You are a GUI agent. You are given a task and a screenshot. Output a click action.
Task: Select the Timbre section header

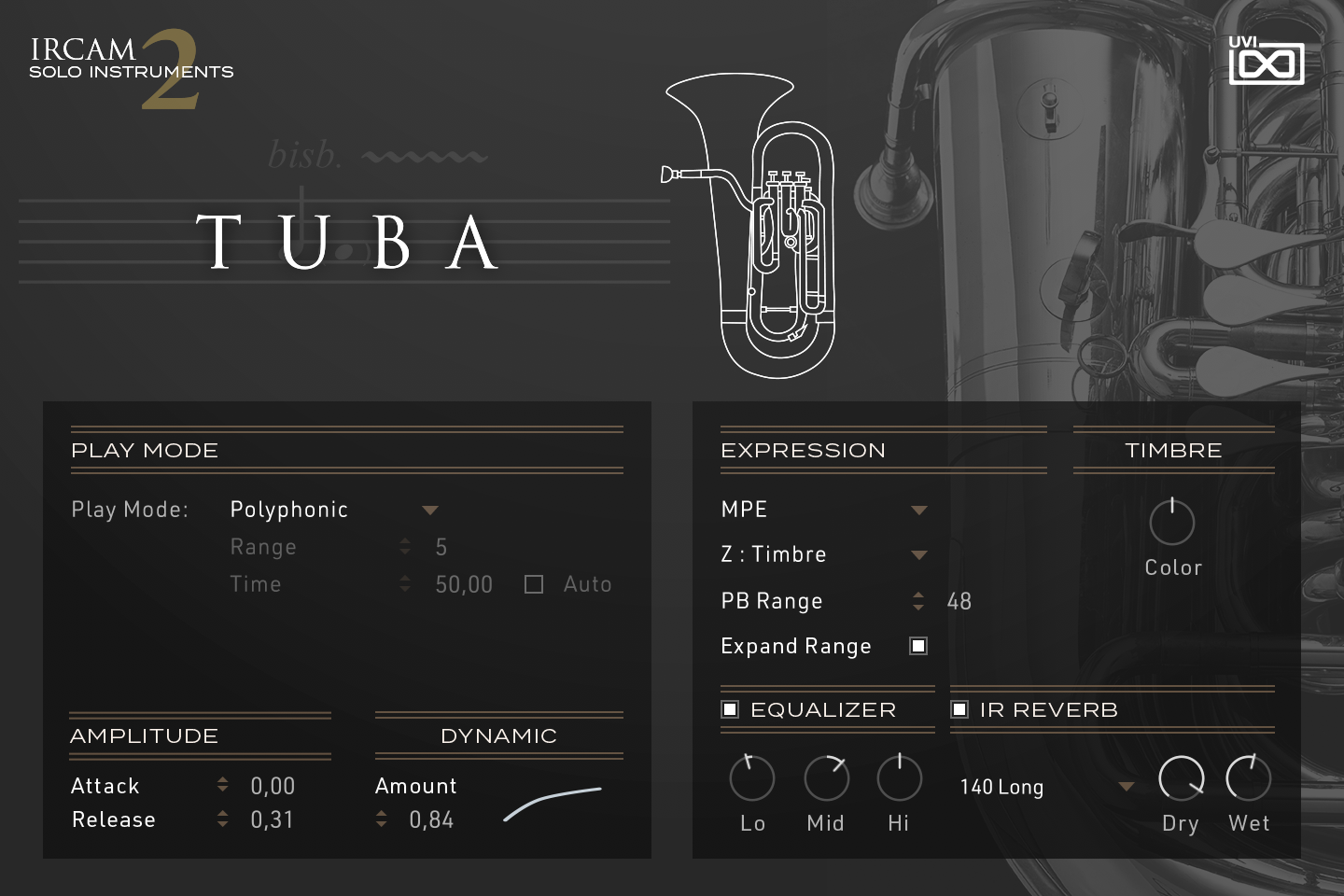click(1173, 450)
